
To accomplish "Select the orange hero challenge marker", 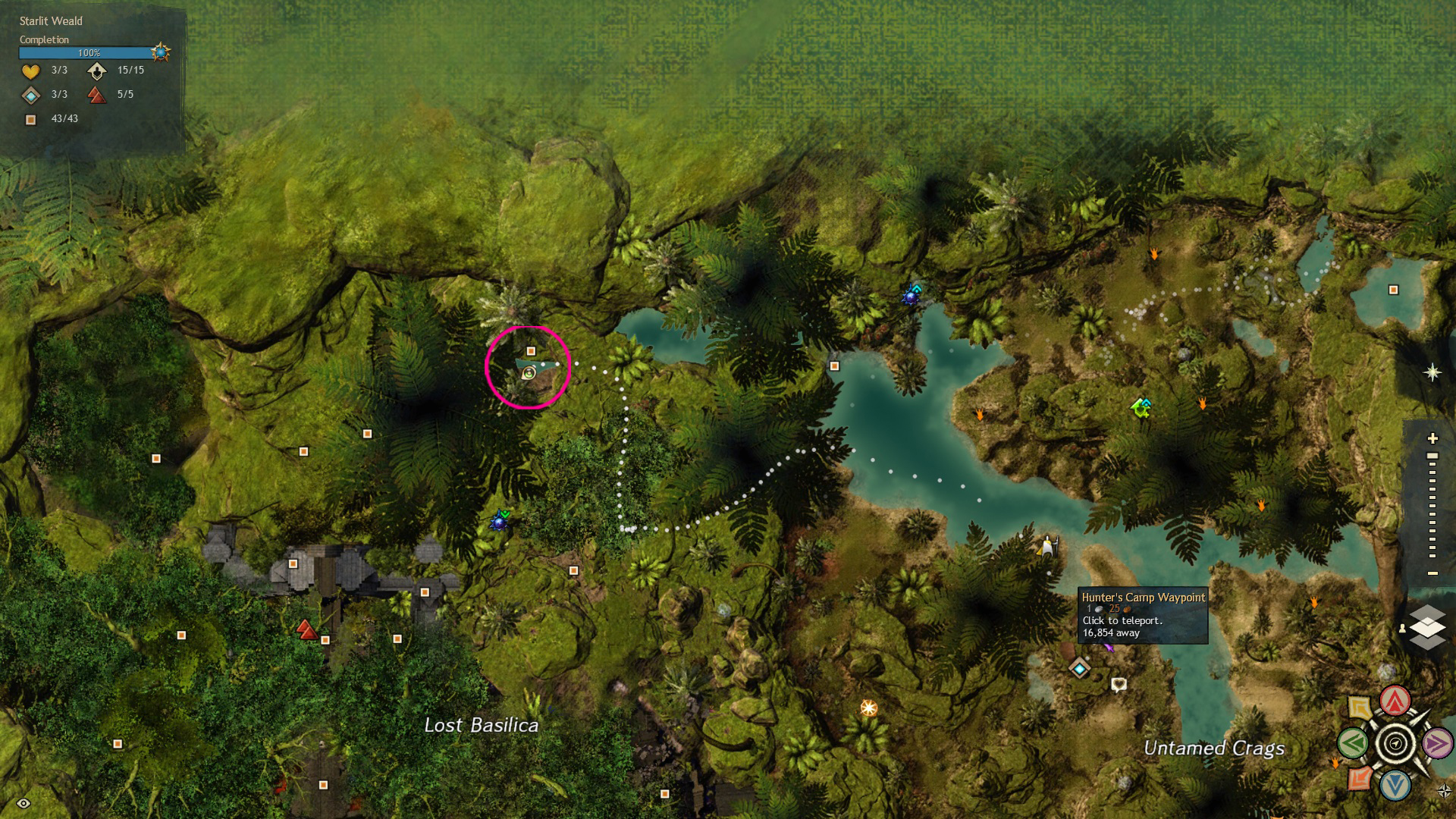I will click(x=868, y=708).
